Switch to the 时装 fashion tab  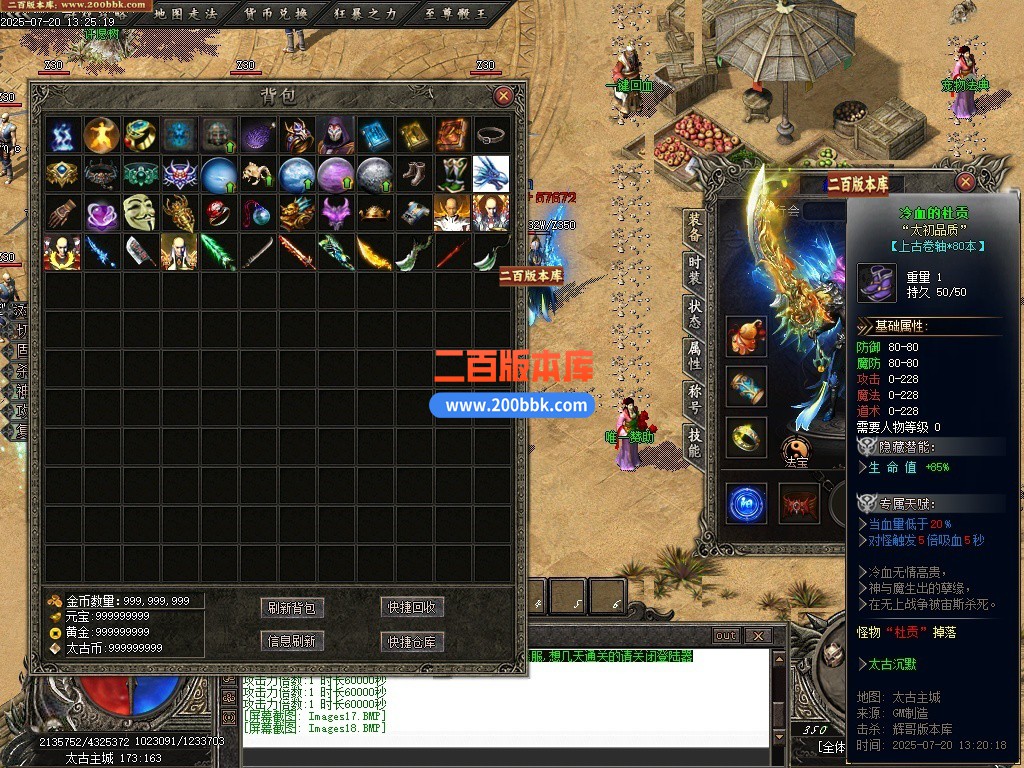pyautogui.click(x=695, y=273)
